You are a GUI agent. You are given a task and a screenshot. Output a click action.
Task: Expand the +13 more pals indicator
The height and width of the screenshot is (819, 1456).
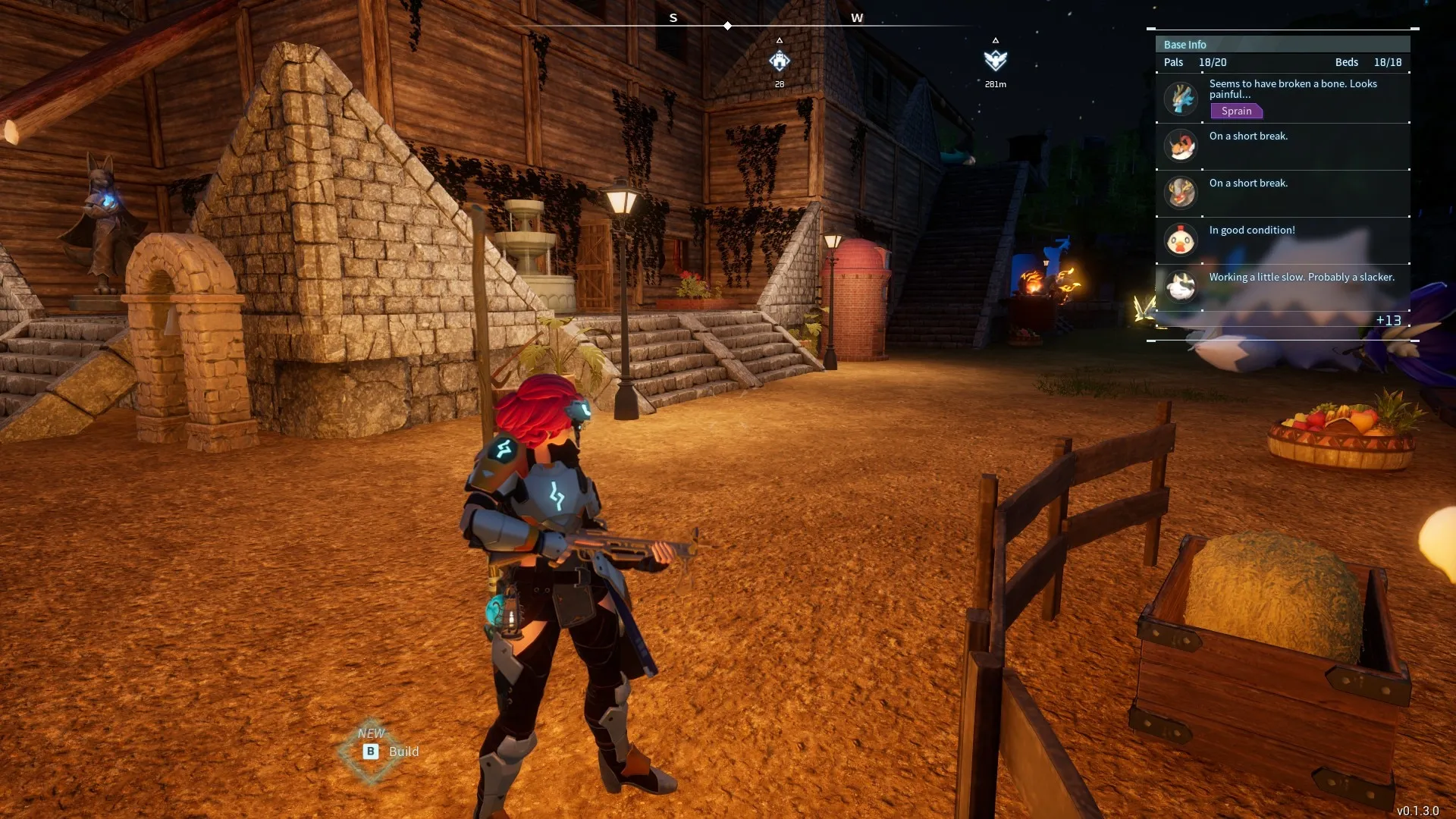coord(1389,320)
